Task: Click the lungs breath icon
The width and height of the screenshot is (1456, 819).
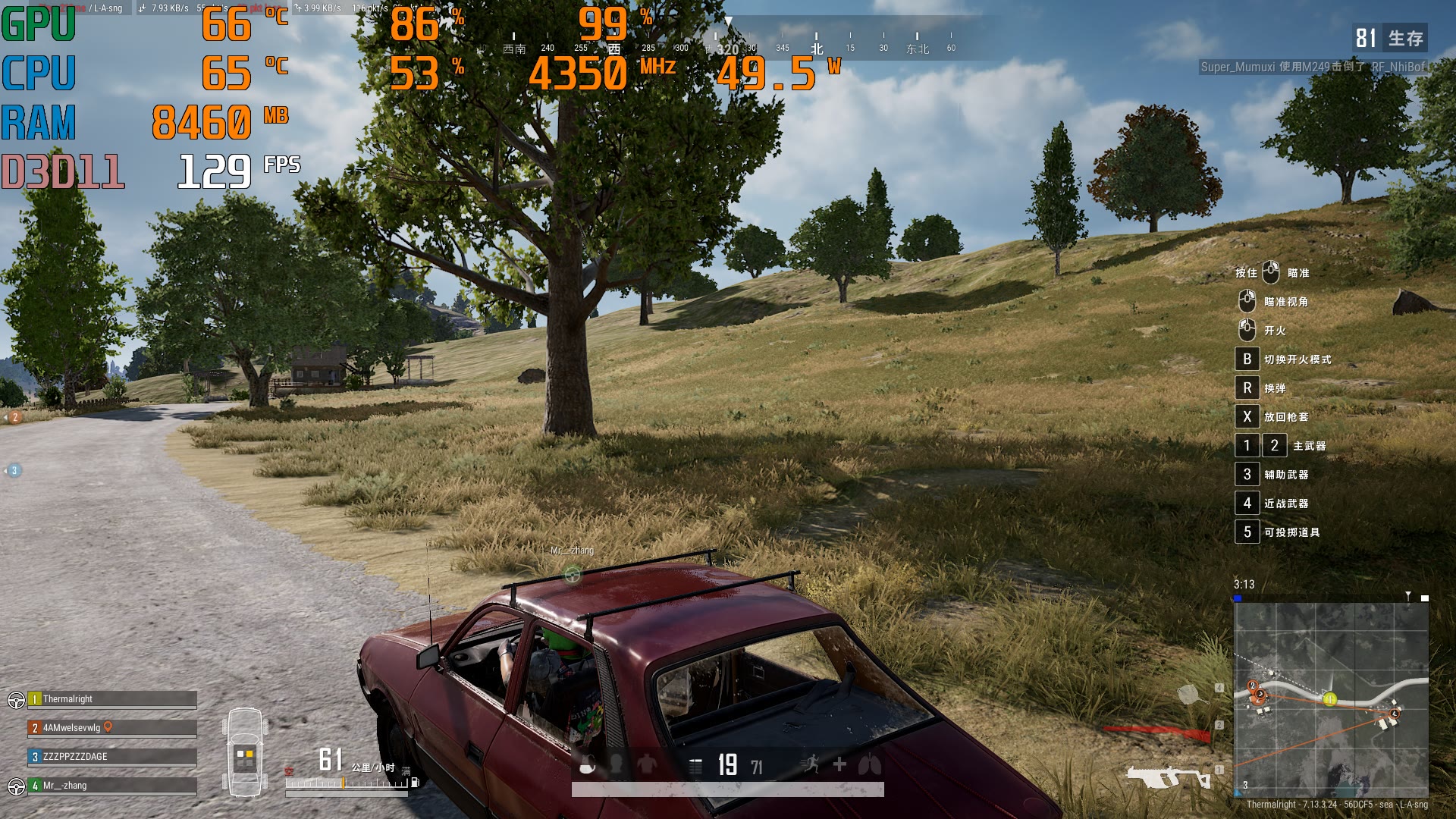Action: click(870, 764)
